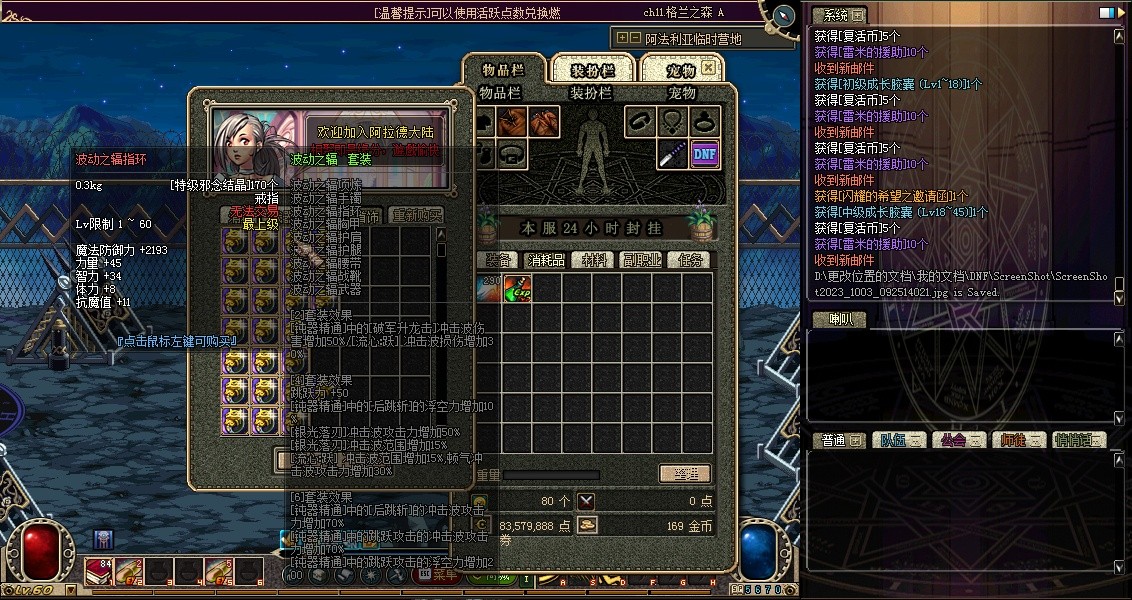Select the EXP potion inventory slot
The height and width of the screenshot is (600, 1132).
coord(517,289)
